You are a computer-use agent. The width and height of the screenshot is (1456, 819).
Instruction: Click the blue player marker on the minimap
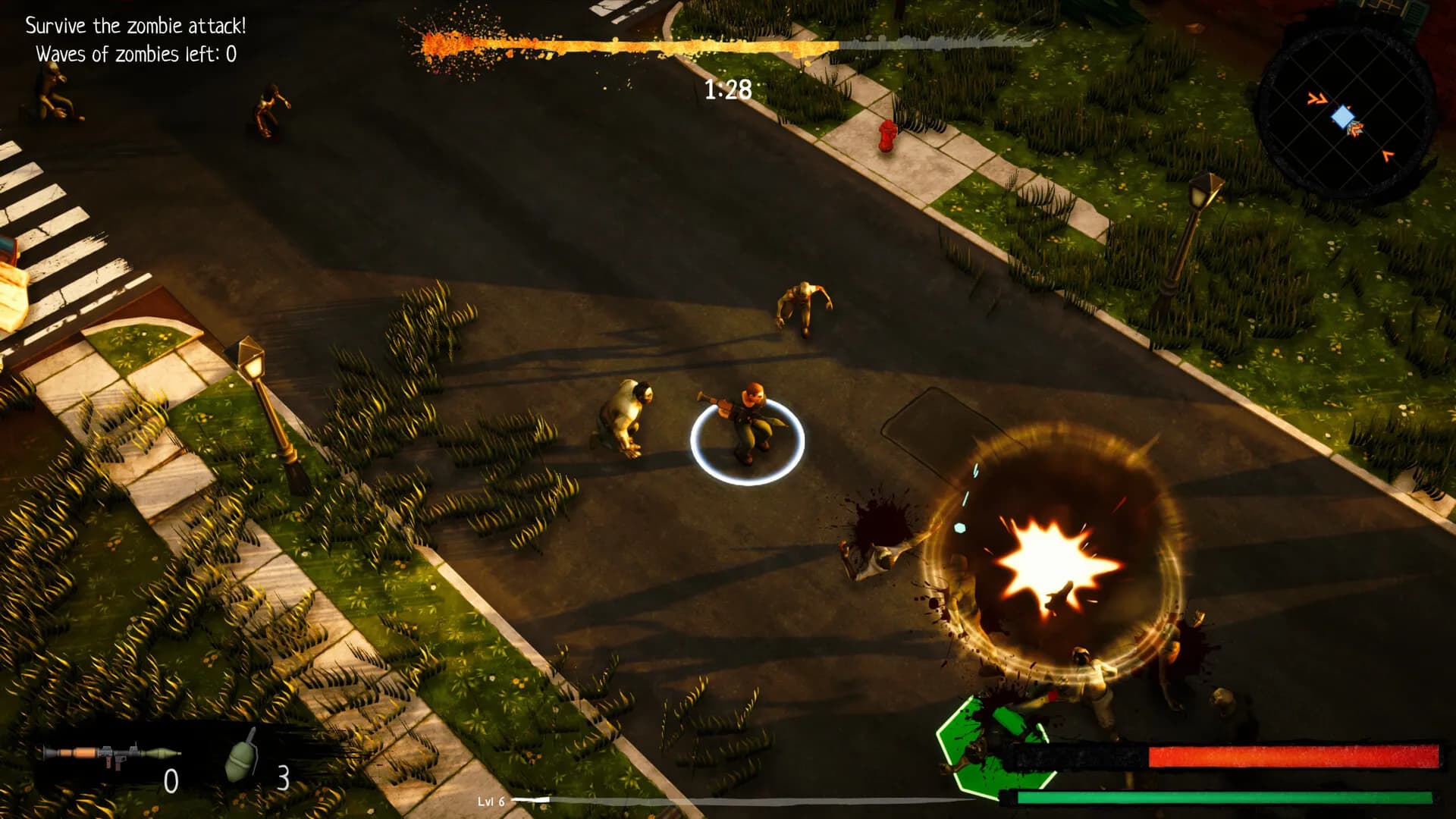click(1343, 117)
